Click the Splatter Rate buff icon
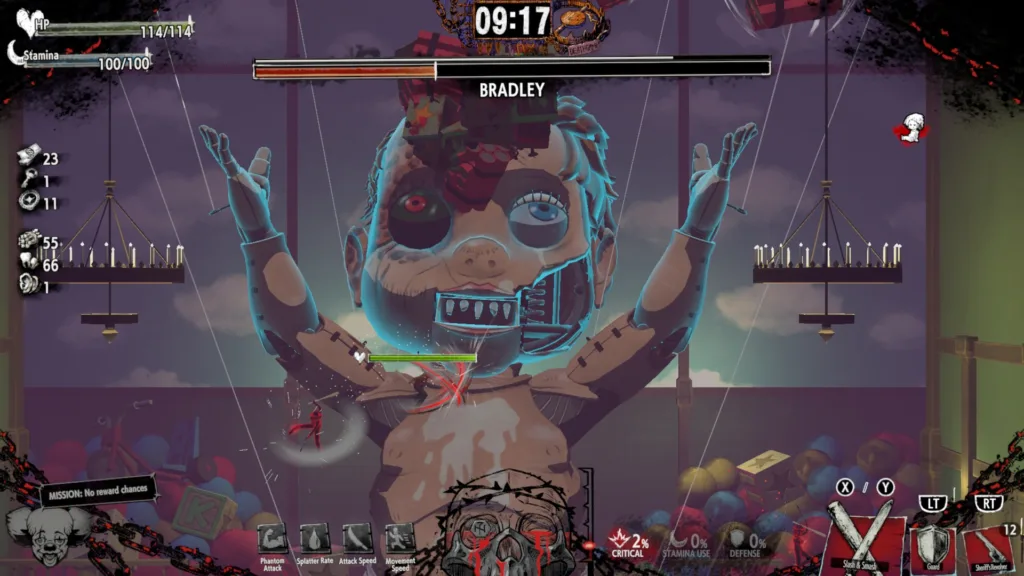 [314, 538]
